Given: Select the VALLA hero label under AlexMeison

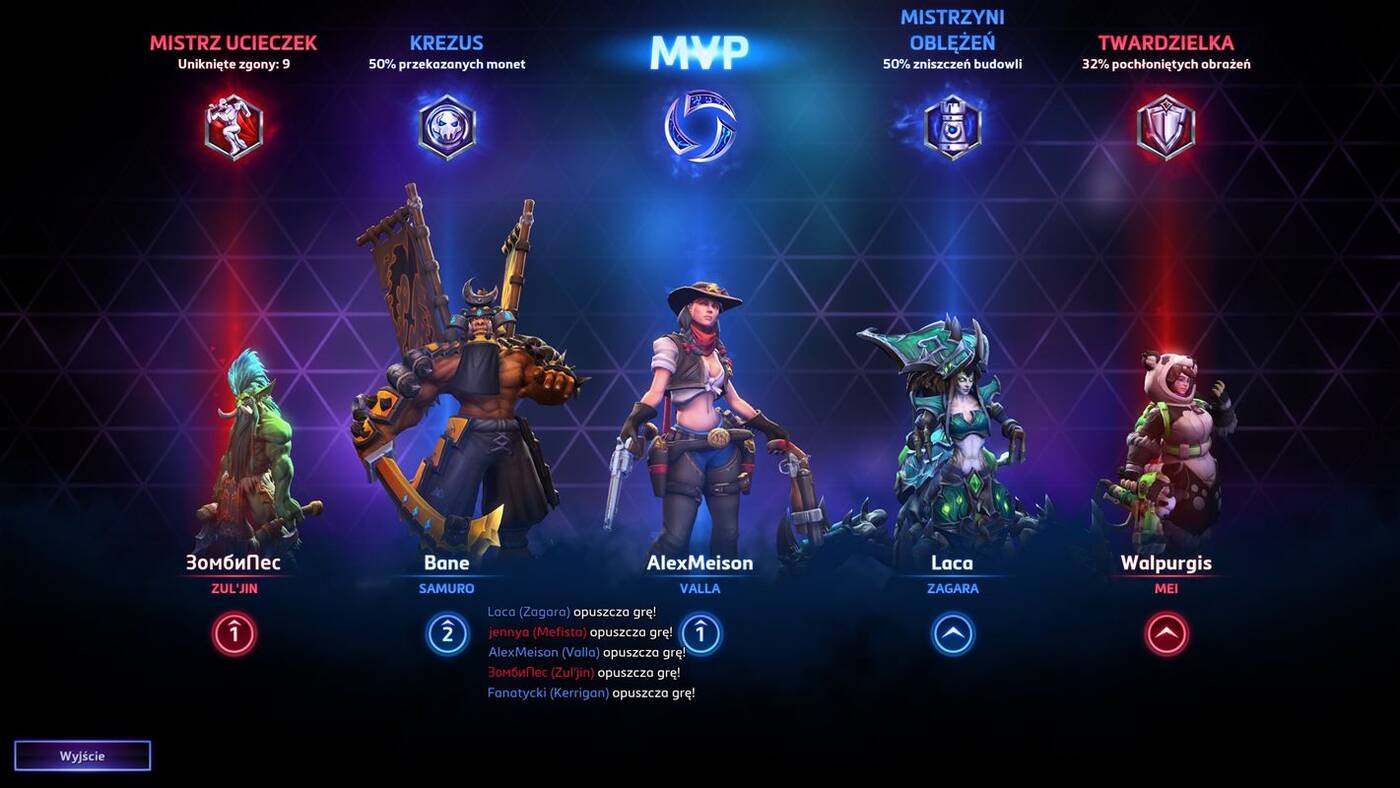Looking at the screenshot, I should click(700, 588).
